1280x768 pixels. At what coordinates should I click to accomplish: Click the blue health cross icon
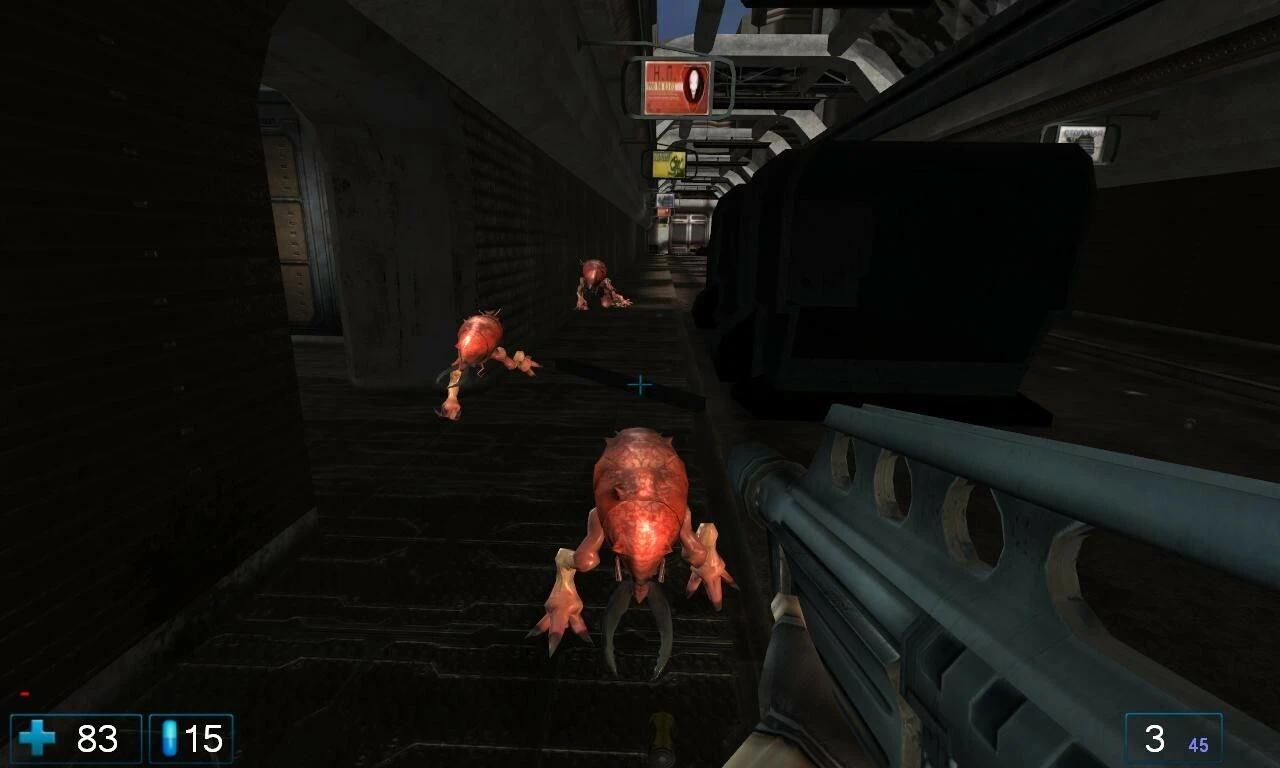(38, 737)
